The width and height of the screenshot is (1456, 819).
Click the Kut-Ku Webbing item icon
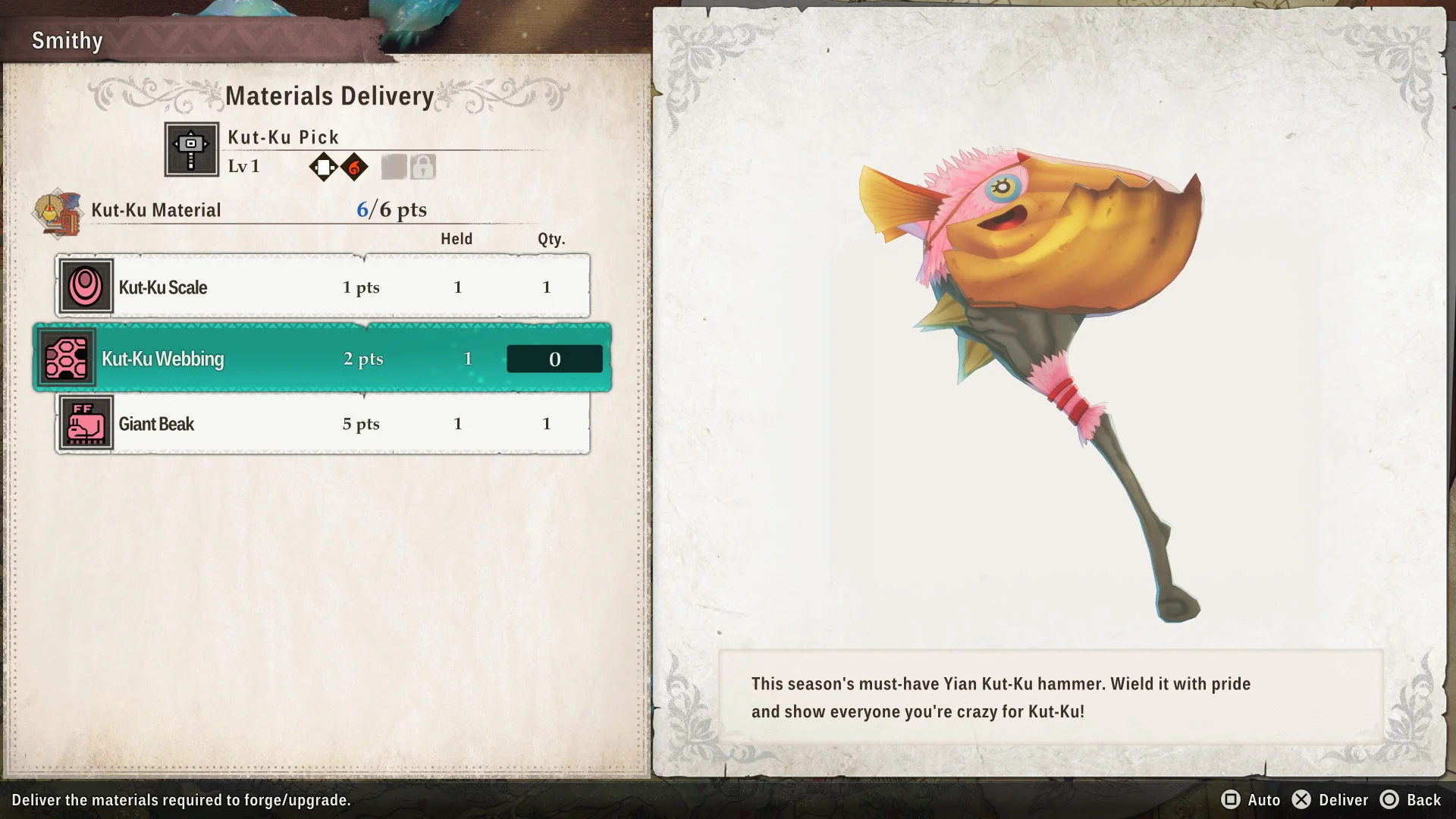click(x=67, y=358)
